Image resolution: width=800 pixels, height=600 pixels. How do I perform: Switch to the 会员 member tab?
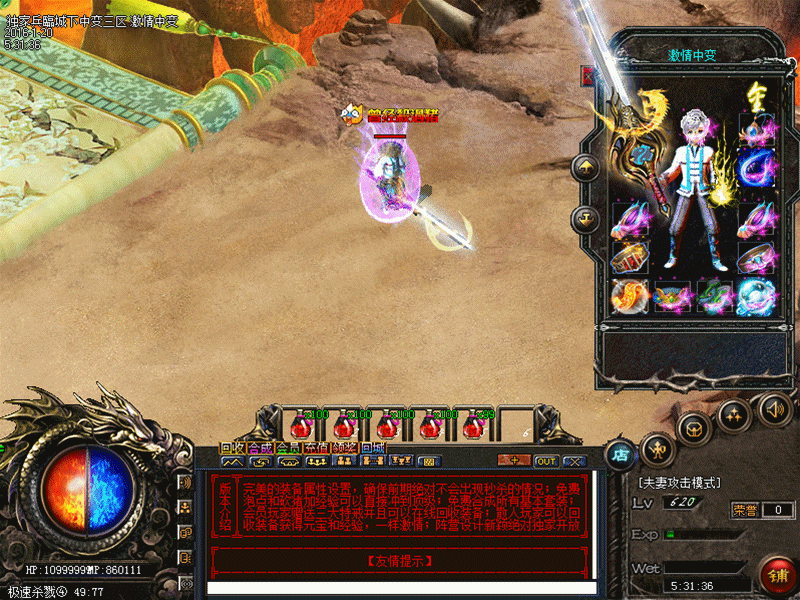(288, 447)
